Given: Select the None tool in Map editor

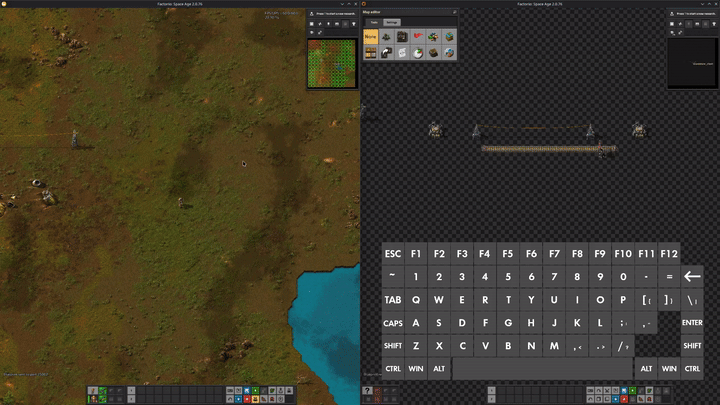Looking at the screenshot, I should point(370,37).
